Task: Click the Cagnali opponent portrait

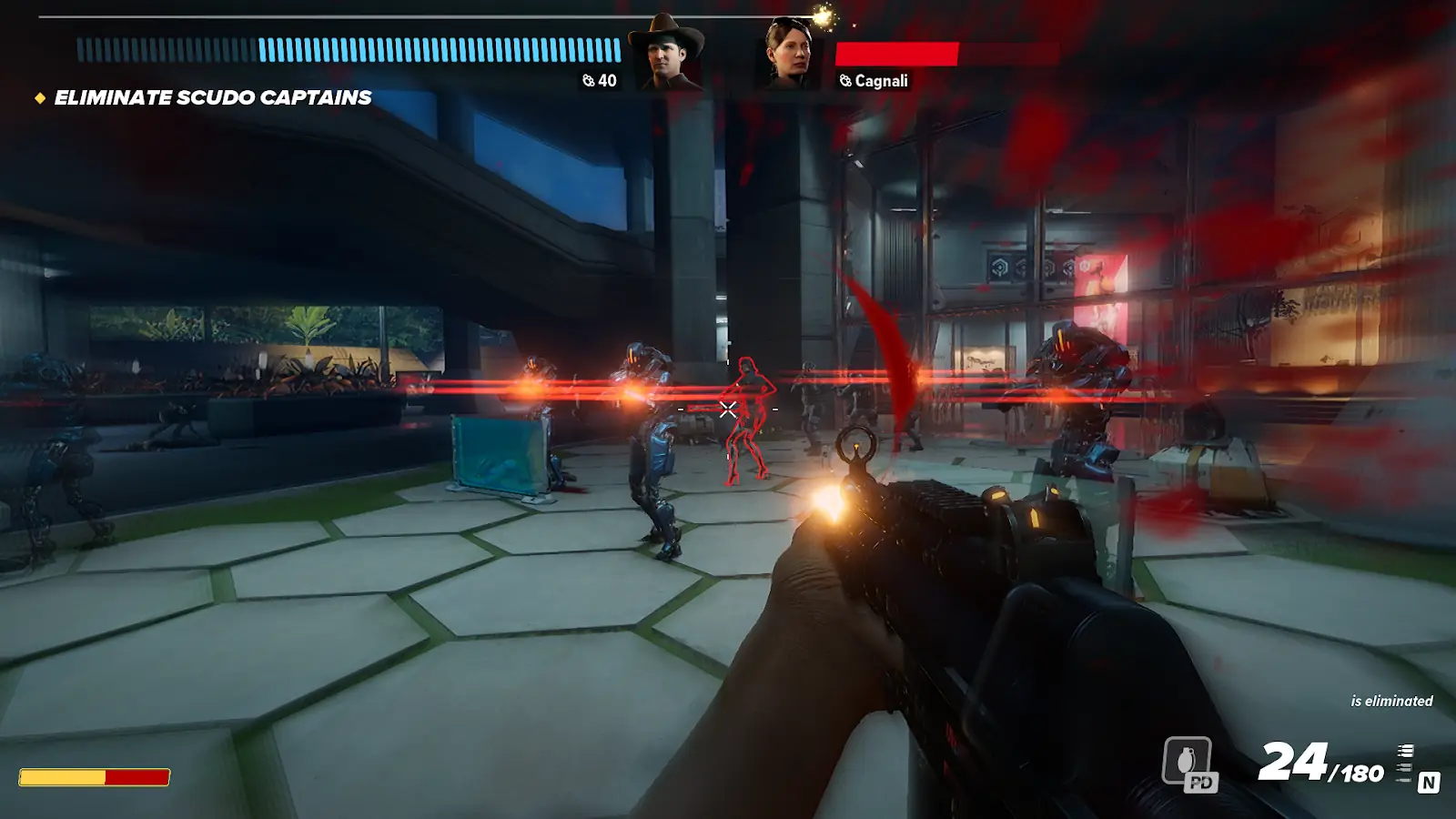Action: [788, 54]
